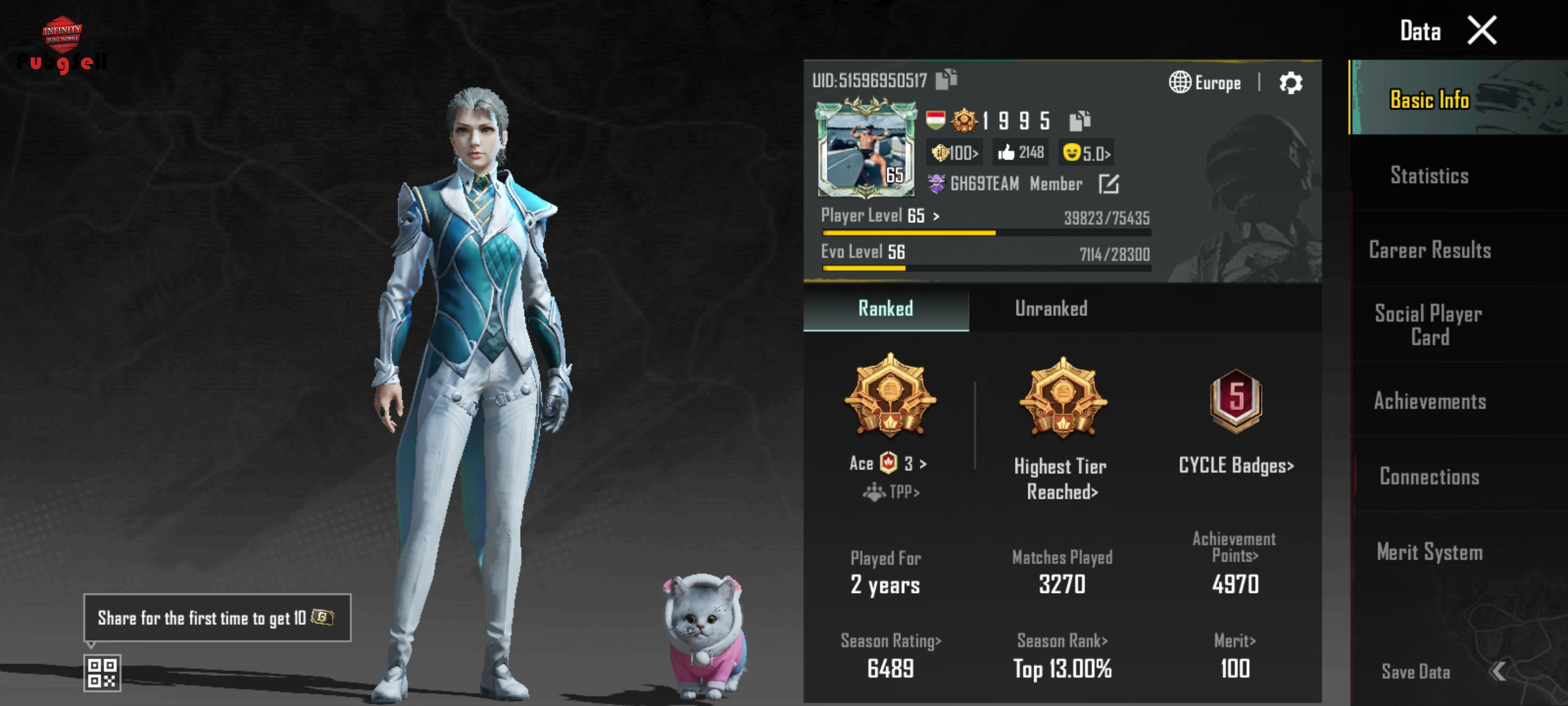Open the Connections section
The width and height of the screenshot is (1568, 706).
click(x=1429, y=477)
